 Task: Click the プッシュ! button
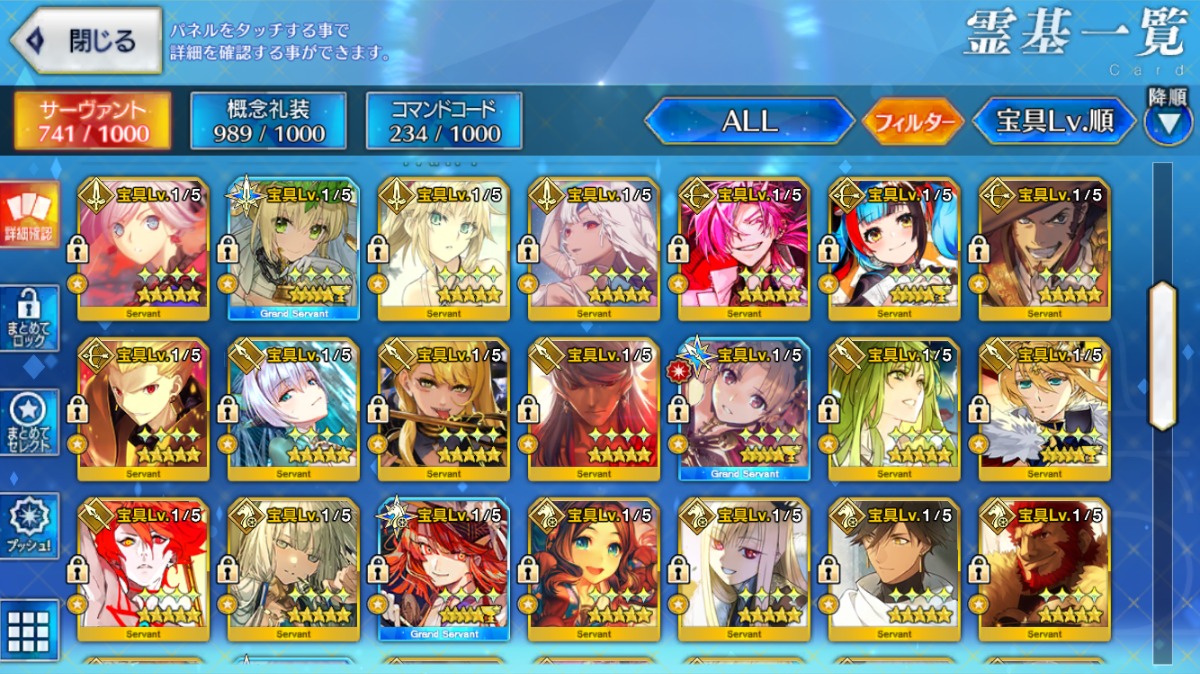[x=29, y=525]
